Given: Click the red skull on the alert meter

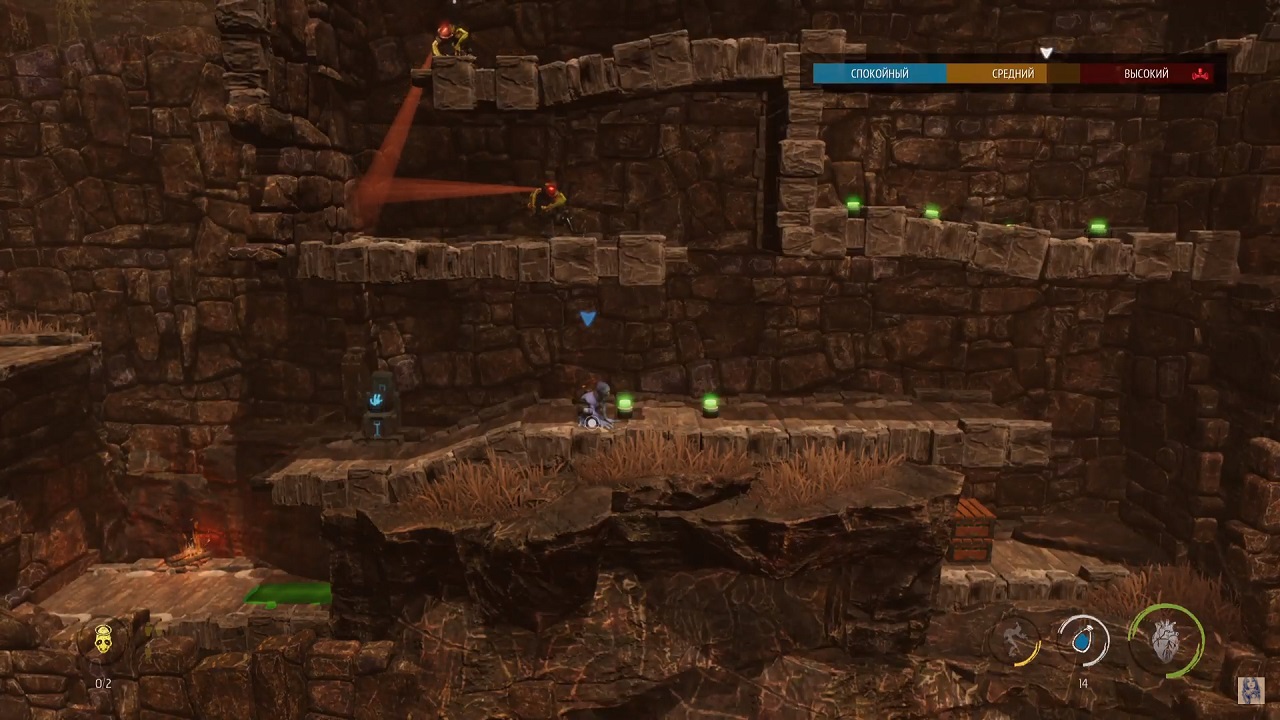Looking at the screenshot, I should coord(1198,73).
